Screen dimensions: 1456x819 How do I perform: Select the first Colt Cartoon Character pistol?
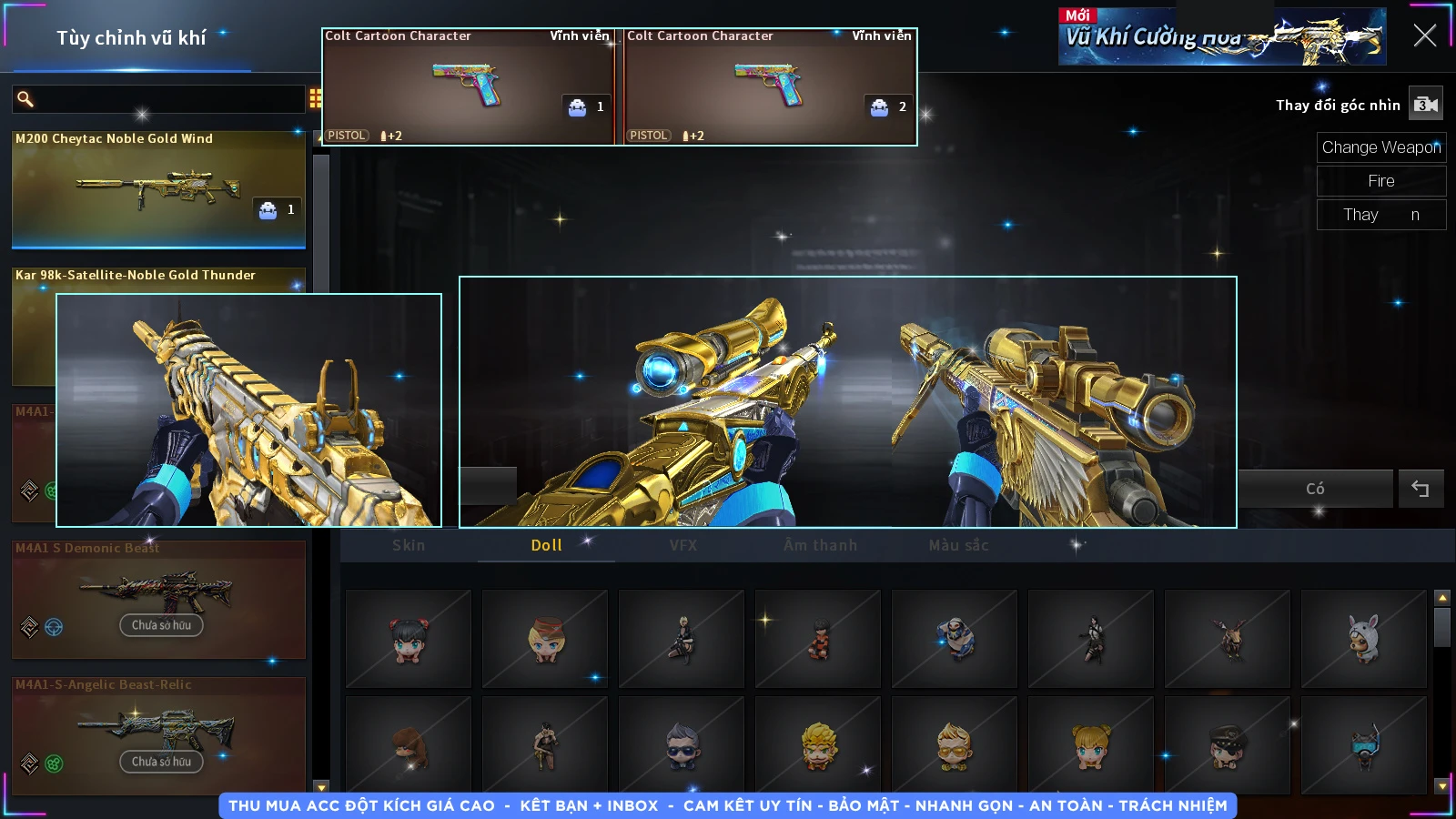(469, 87)
